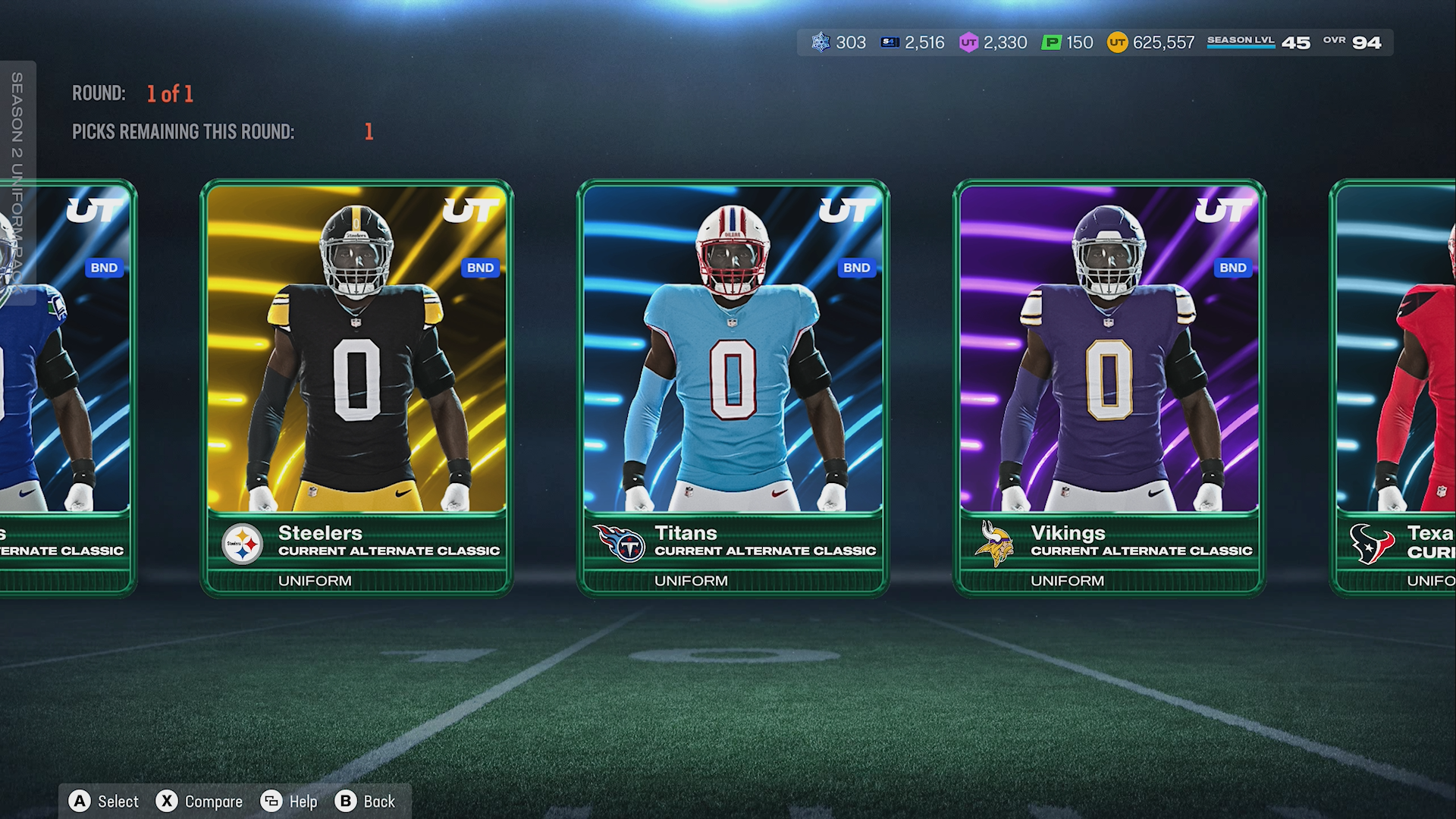This screenshot has height=819, width=1456.
Task: Open the Help option
Action: coord(289,802)
